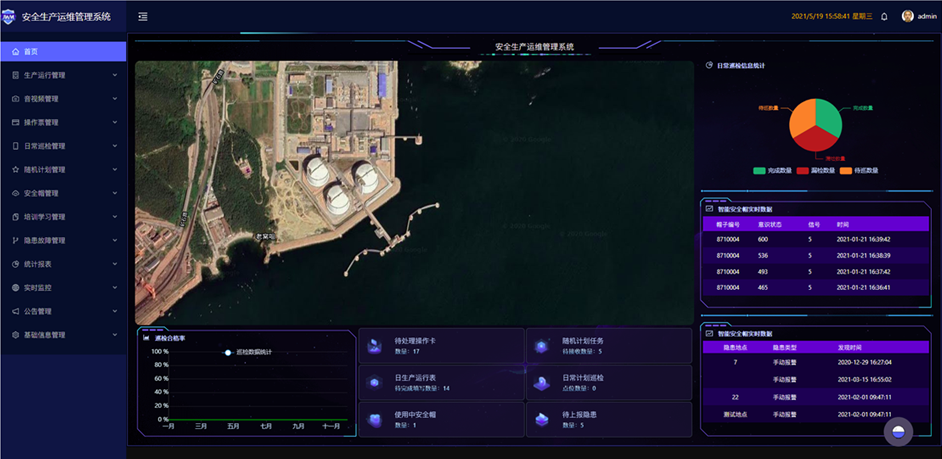Open notifications with the bell icon
The image size is (942, 459).
click(x=884, y=16)
